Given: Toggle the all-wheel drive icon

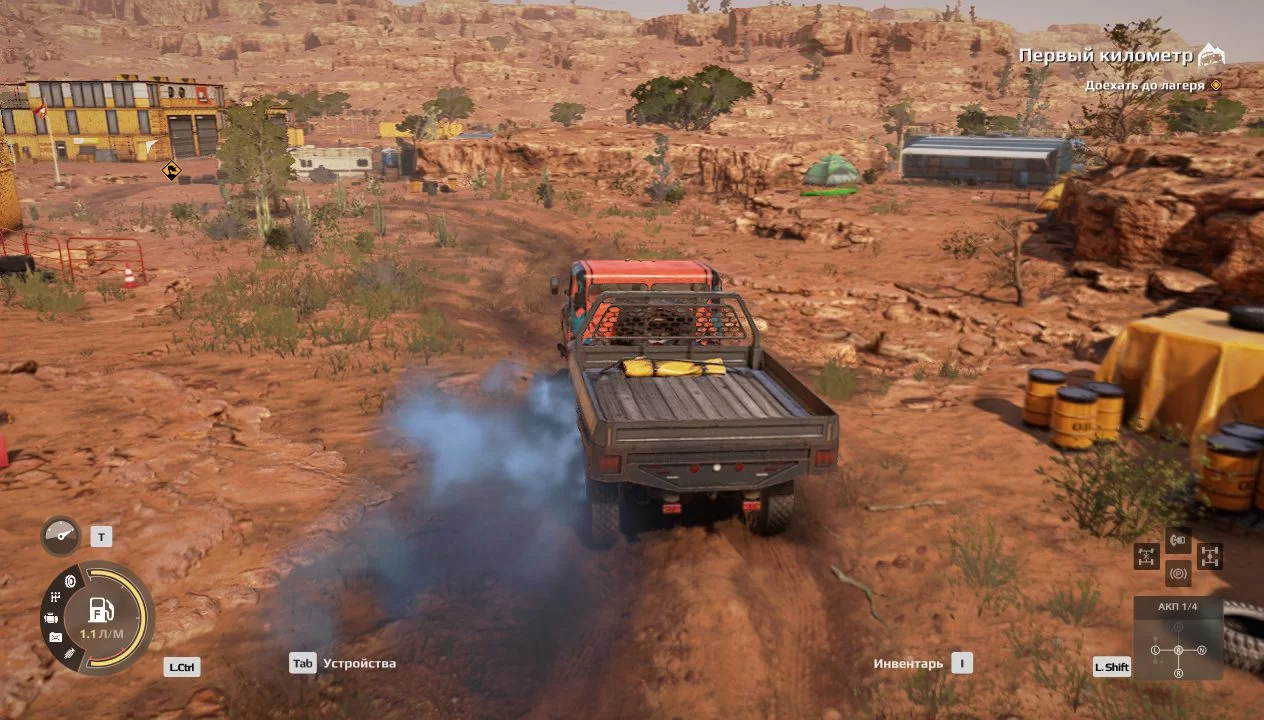Looking at the screenshot, I should [x=1210, y=556].
